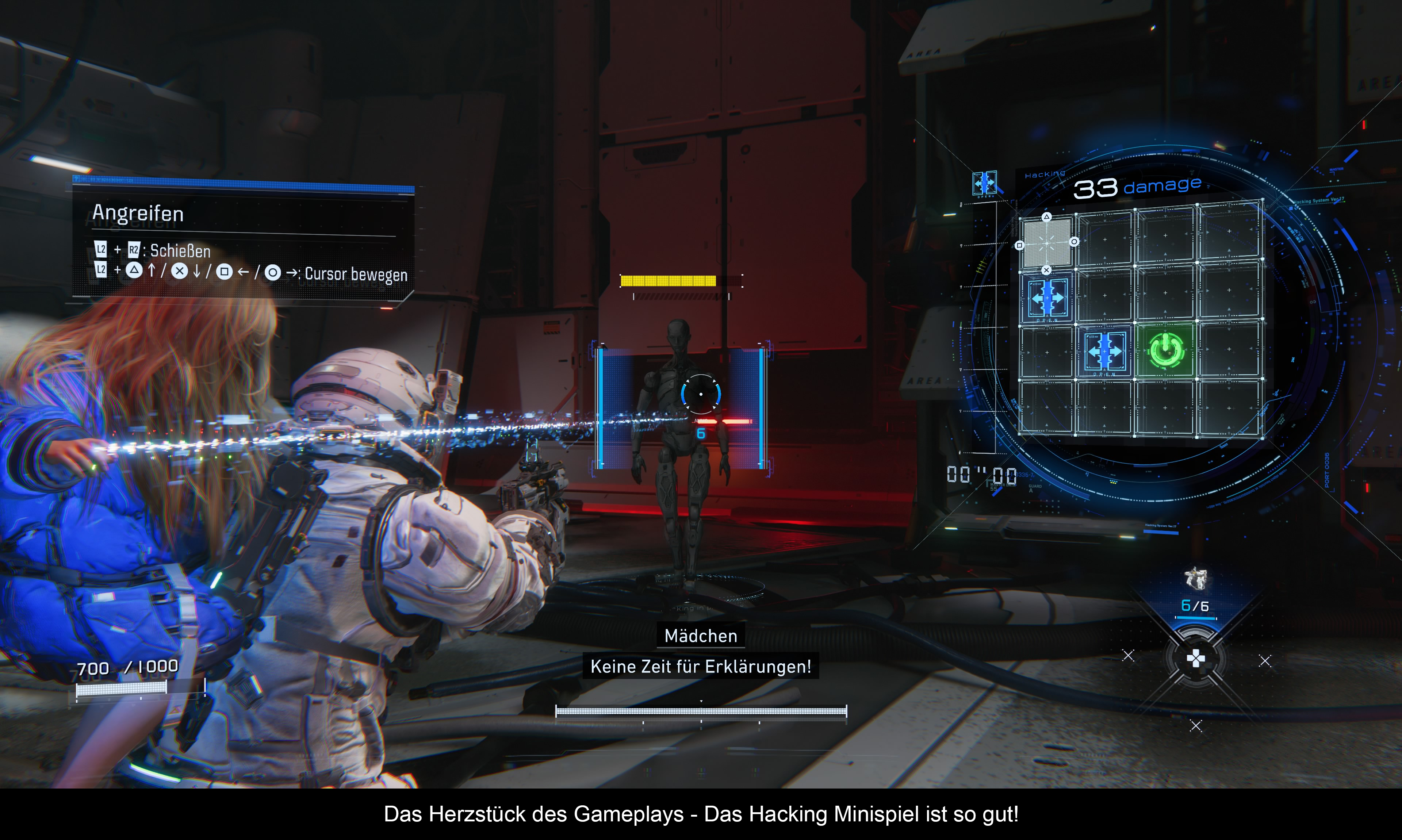Choose the blue arrow tile left of the green node
The image size is (1402, 840).
[1104, 352]
